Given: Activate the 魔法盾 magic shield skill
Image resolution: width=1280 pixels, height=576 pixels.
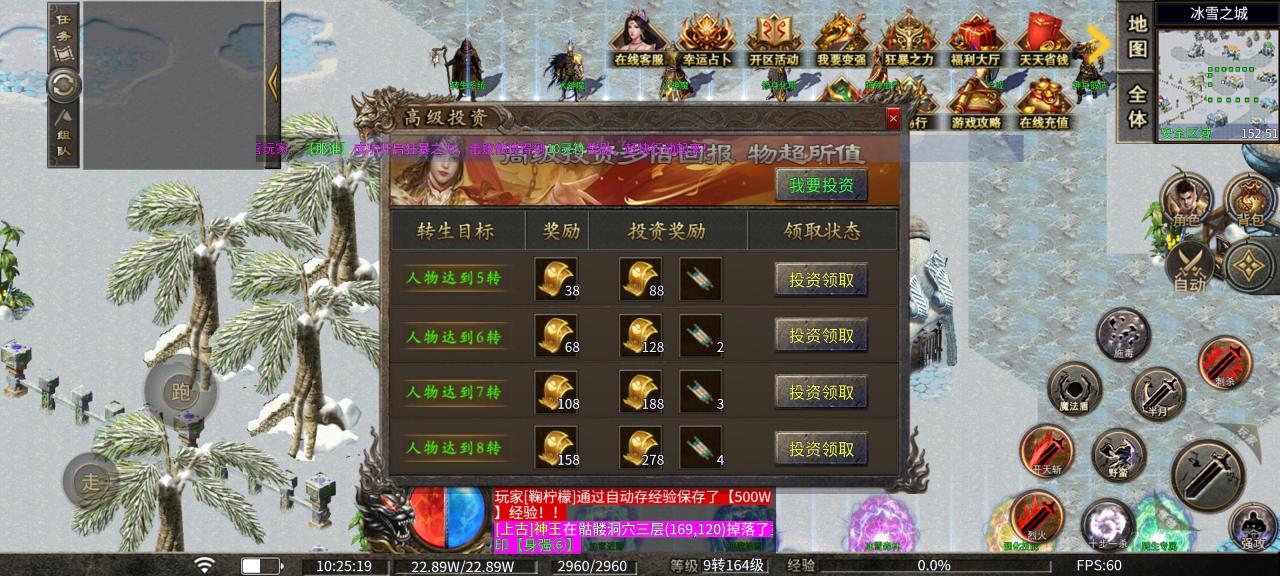Looking at the screenshot, I should (x=1074, y=388).
